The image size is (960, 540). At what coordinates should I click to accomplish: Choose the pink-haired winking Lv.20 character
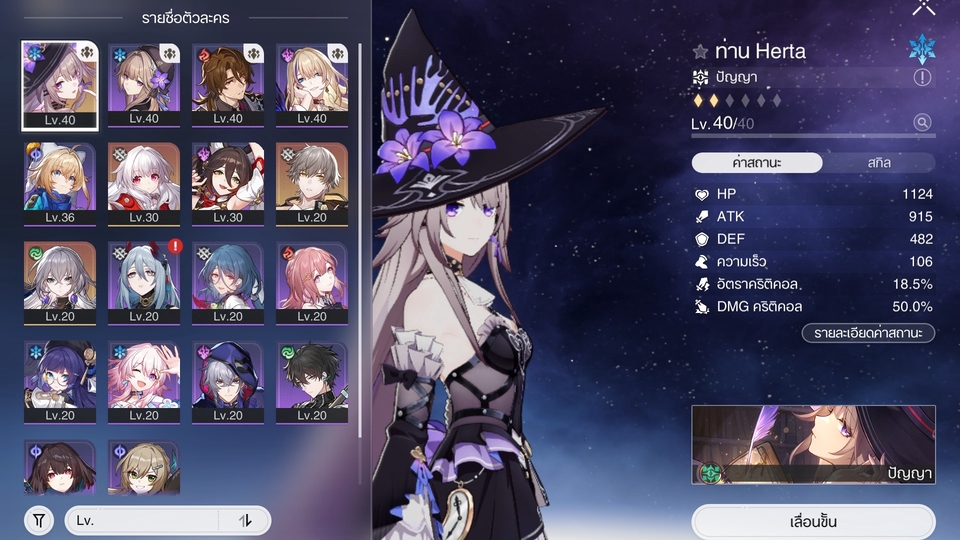(144, 382)
